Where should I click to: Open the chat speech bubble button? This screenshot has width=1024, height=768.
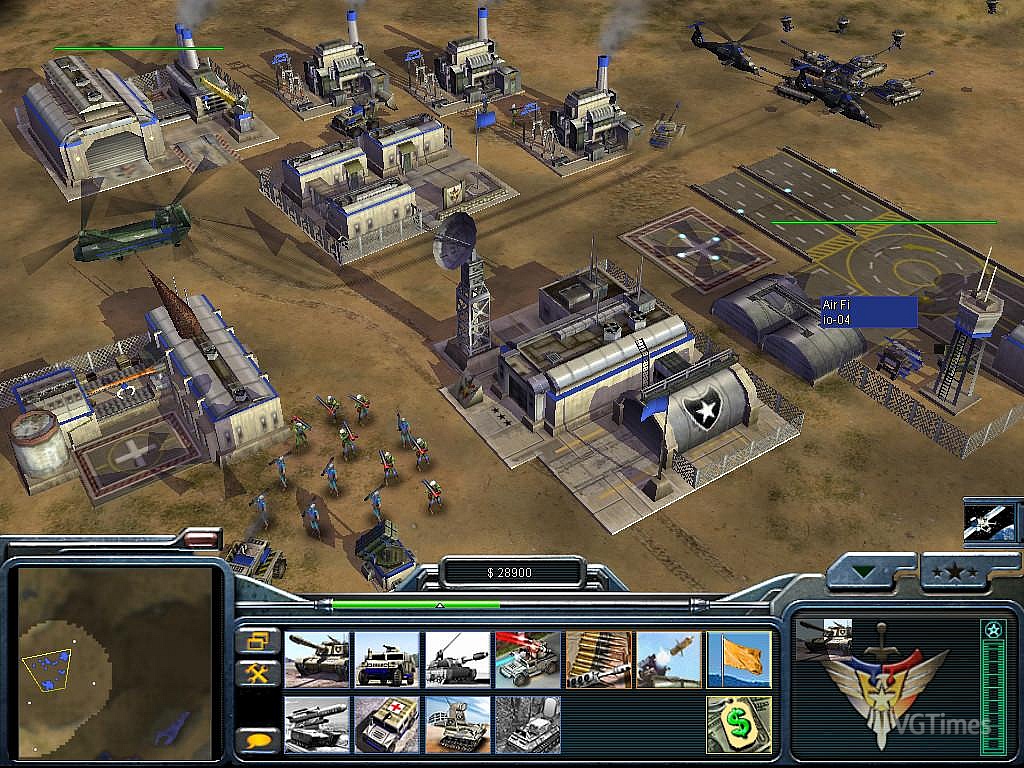pos(257,741)
